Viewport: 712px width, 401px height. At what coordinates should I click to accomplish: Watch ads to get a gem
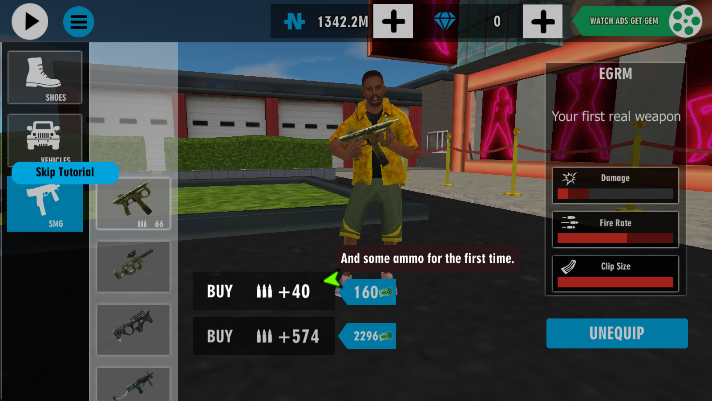coord(639,21)
